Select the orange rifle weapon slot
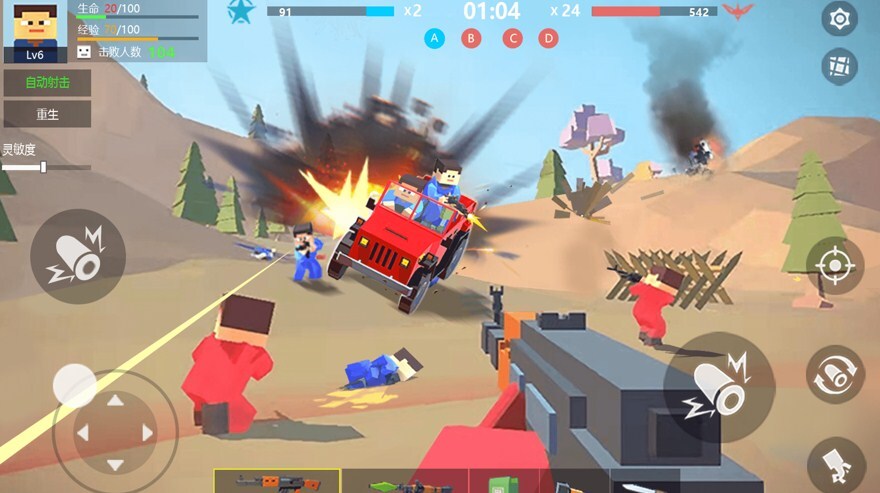This screenshot has width=880, height=493. 277,482
